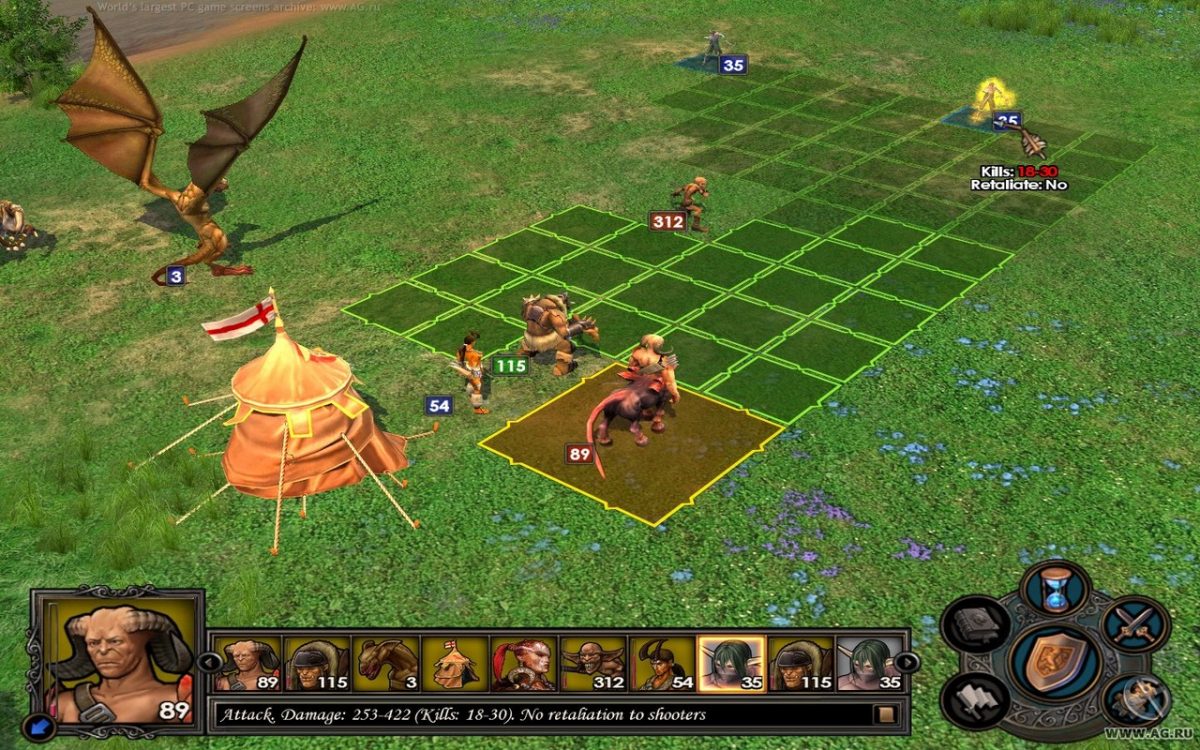Advance the initiative bar with the right arrow

906,662
